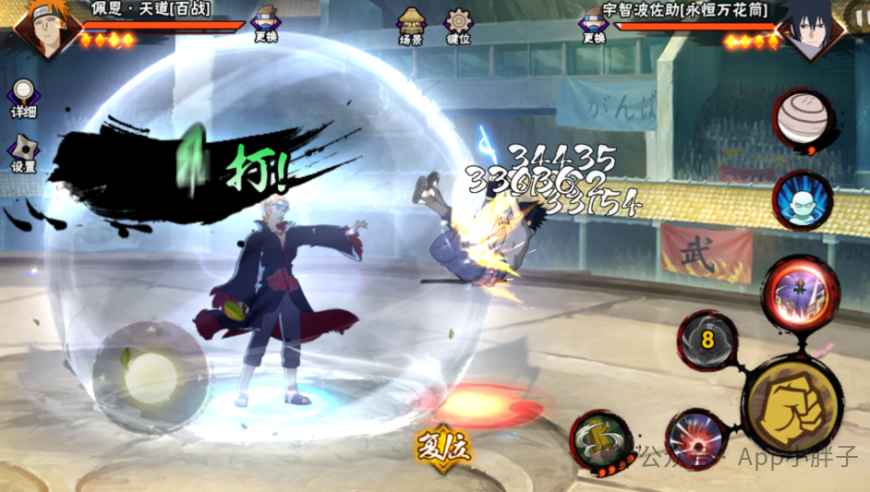Viewport: 870px width, 492px height.
Task: Activate the white bandaged ball scroll icon
Action: click(803, 118)
